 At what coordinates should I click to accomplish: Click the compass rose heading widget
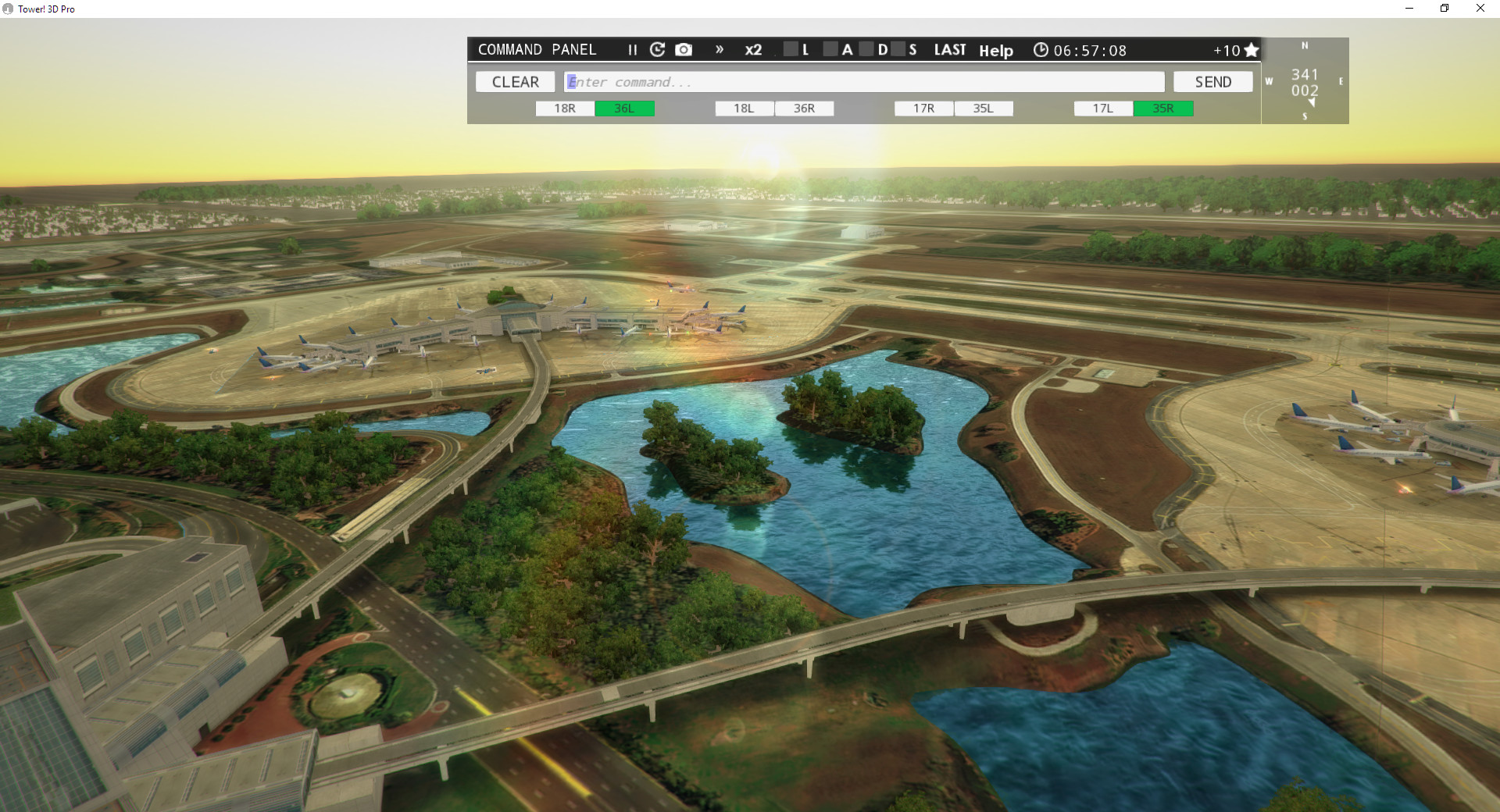[1304, 80]
